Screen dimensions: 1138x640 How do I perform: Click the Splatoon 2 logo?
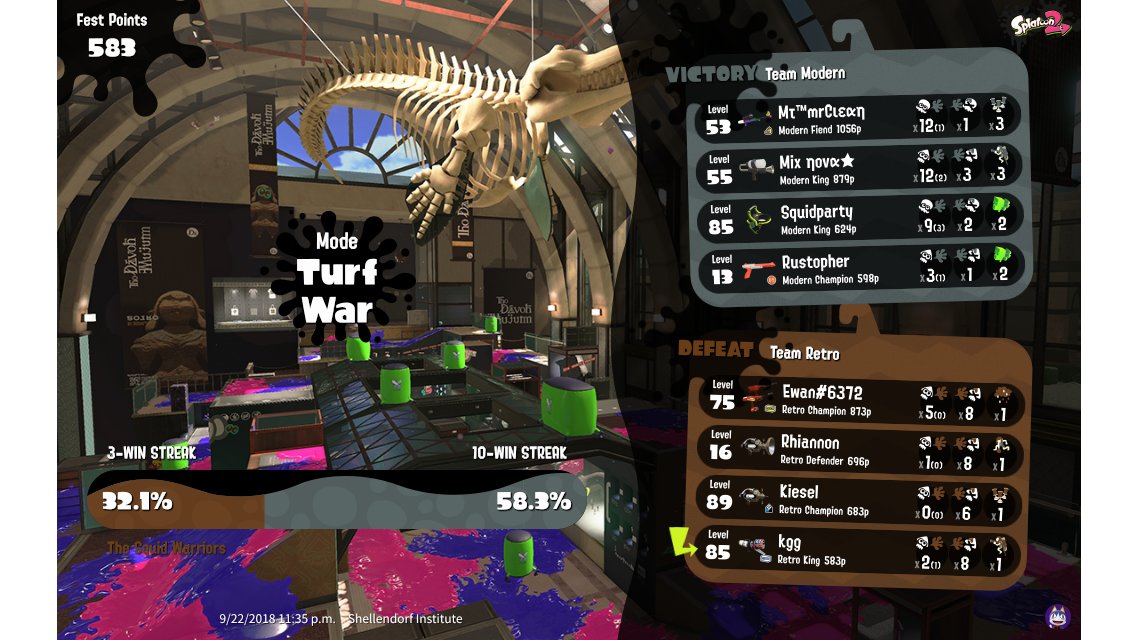(x=1040, y=24)
